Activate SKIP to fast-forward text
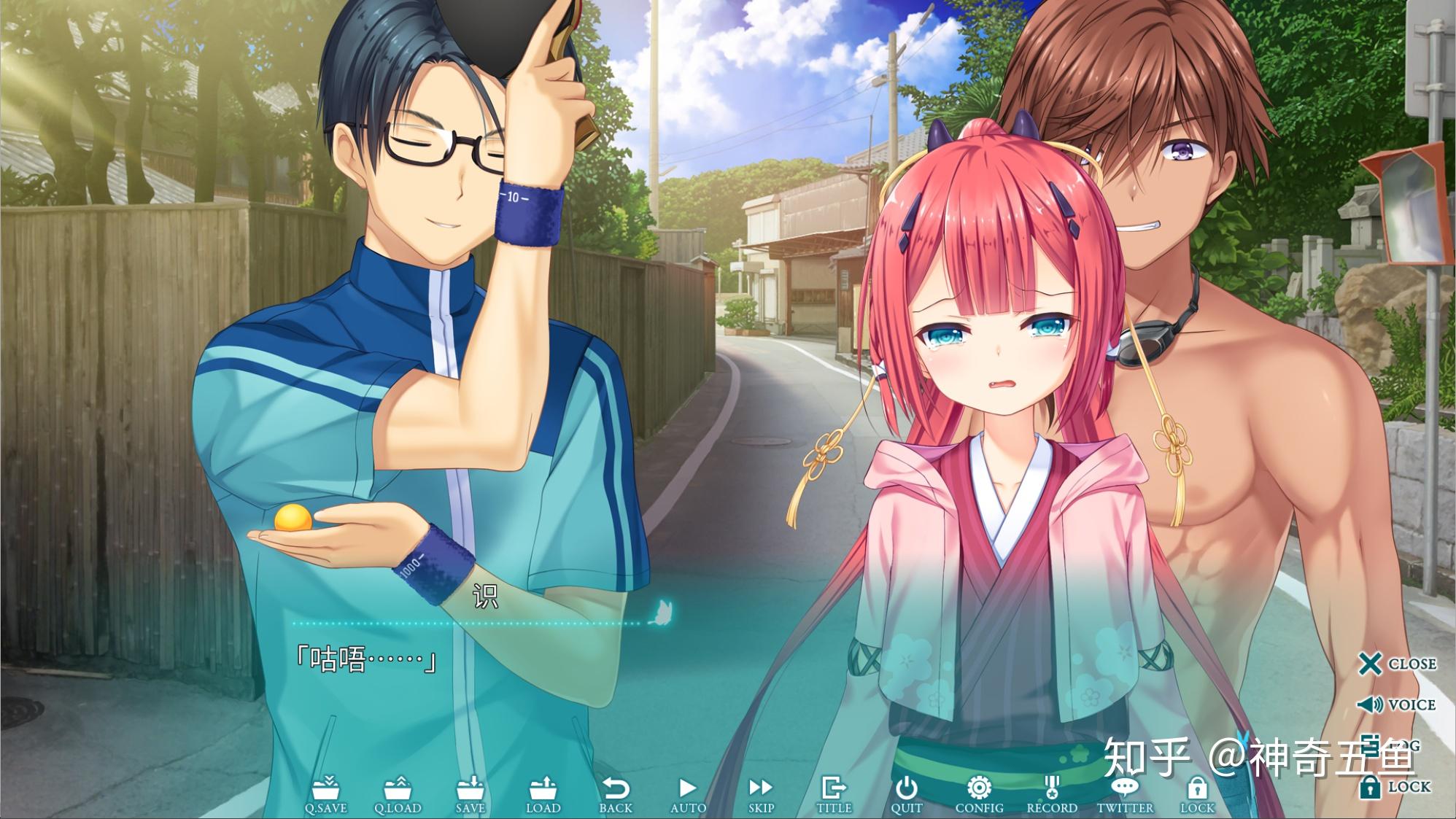 click(761, 793)
